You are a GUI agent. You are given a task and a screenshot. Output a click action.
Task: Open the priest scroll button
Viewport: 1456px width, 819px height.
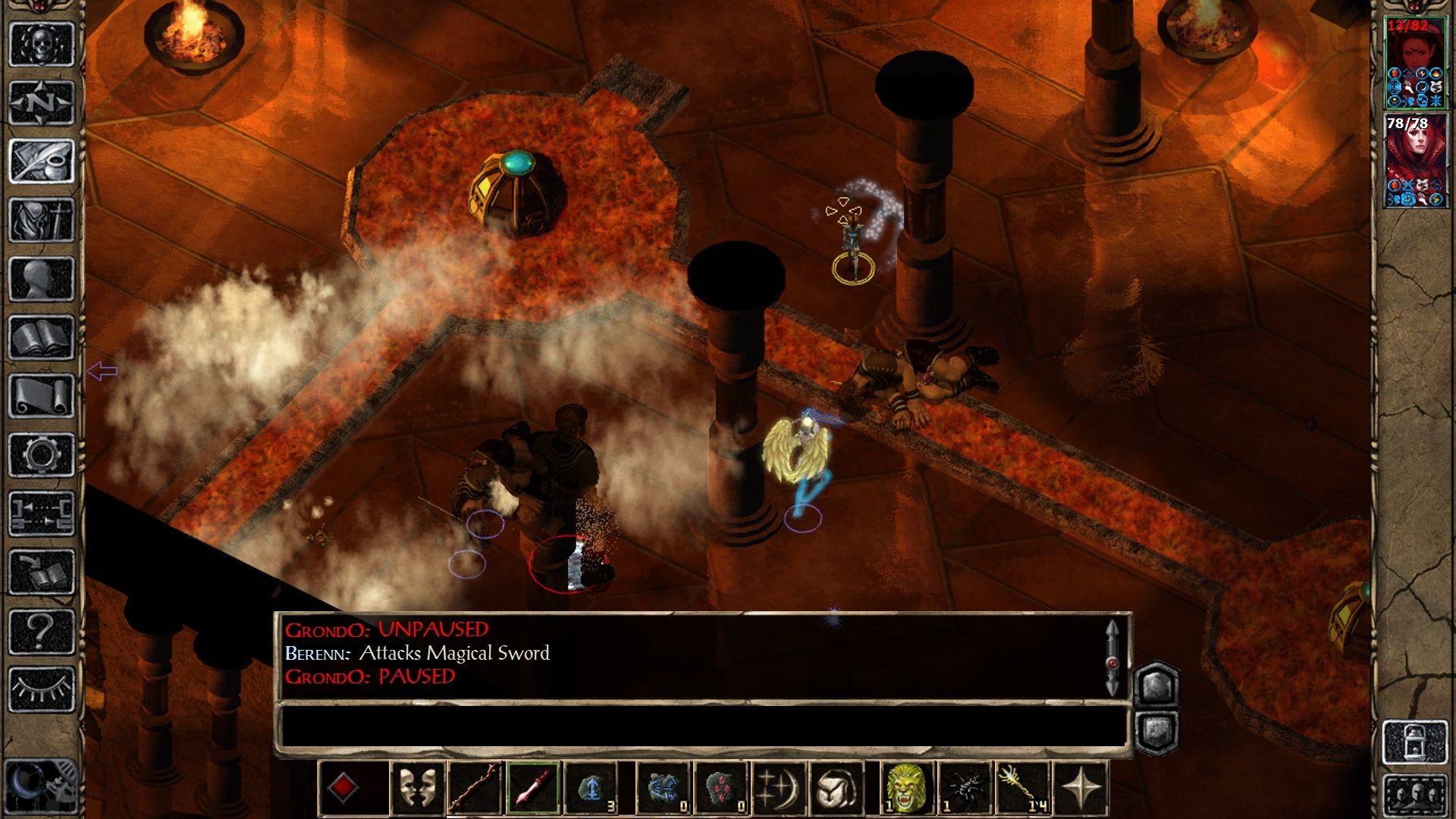(42, 396)
